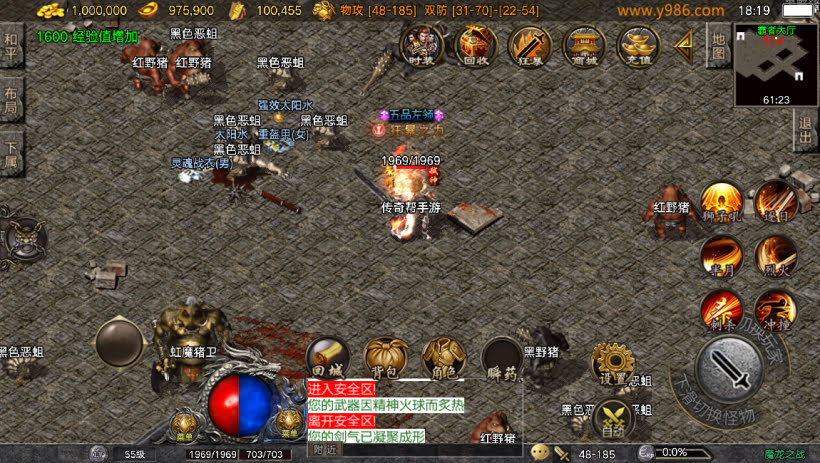
Task: Use the 回城 return-to-town scroll
Action: [327, 358]
